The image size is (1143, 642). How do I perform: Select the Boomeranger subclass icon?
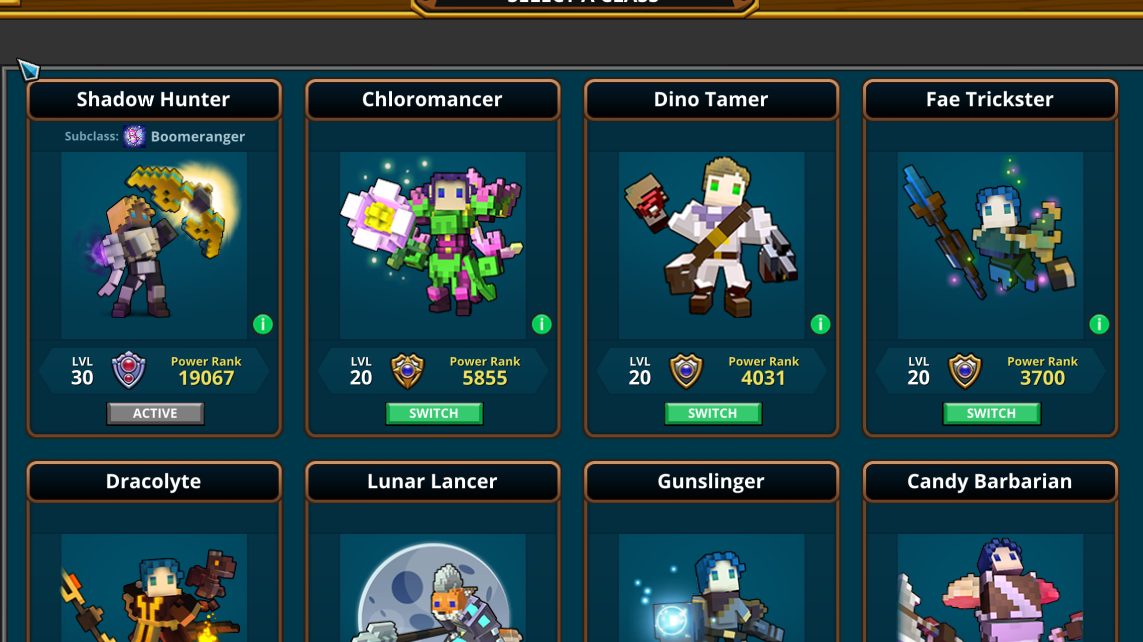pos(134,137)
